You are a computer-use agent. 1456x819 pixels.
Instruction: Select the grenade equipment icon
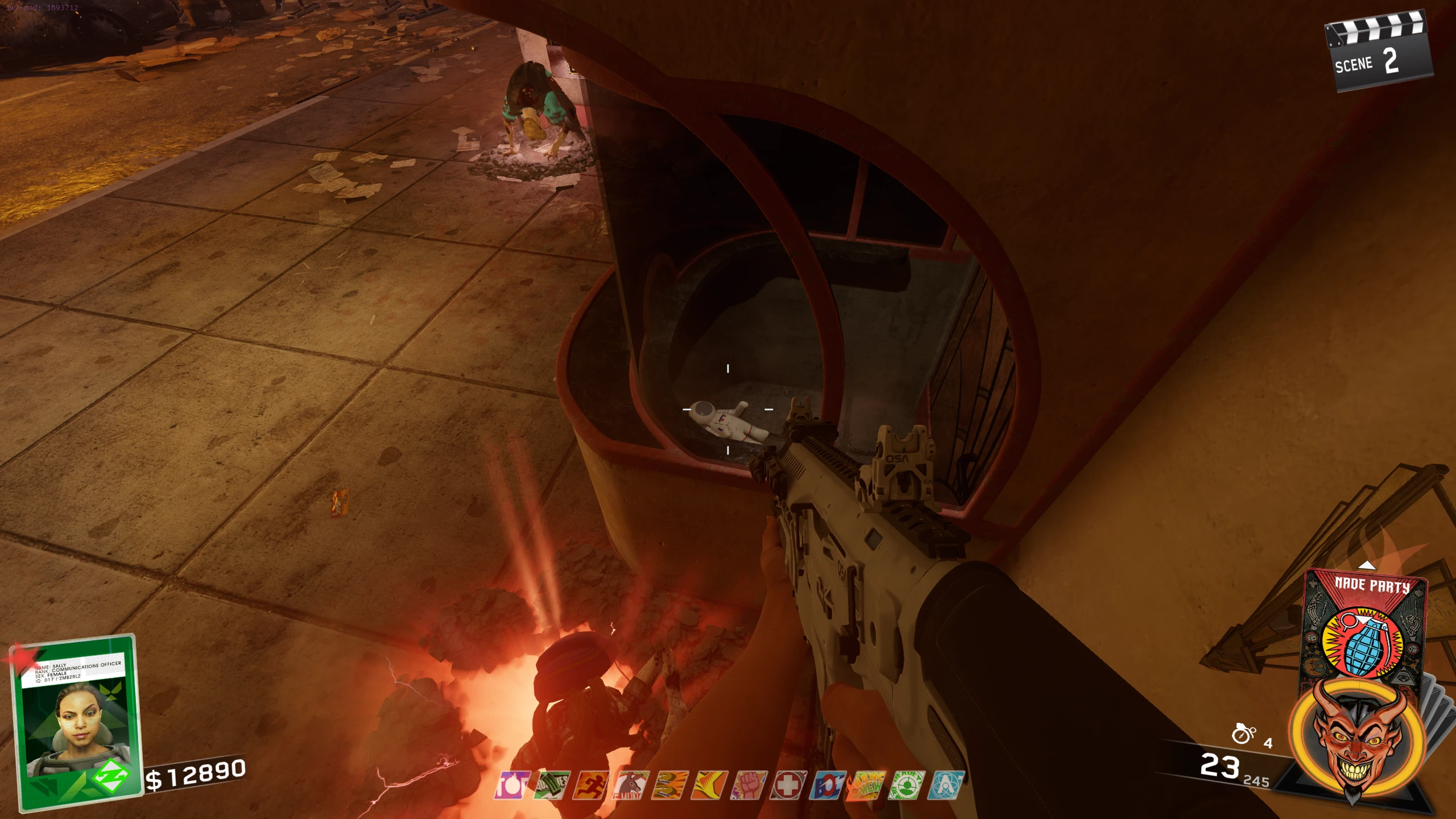pos(1243,734)
